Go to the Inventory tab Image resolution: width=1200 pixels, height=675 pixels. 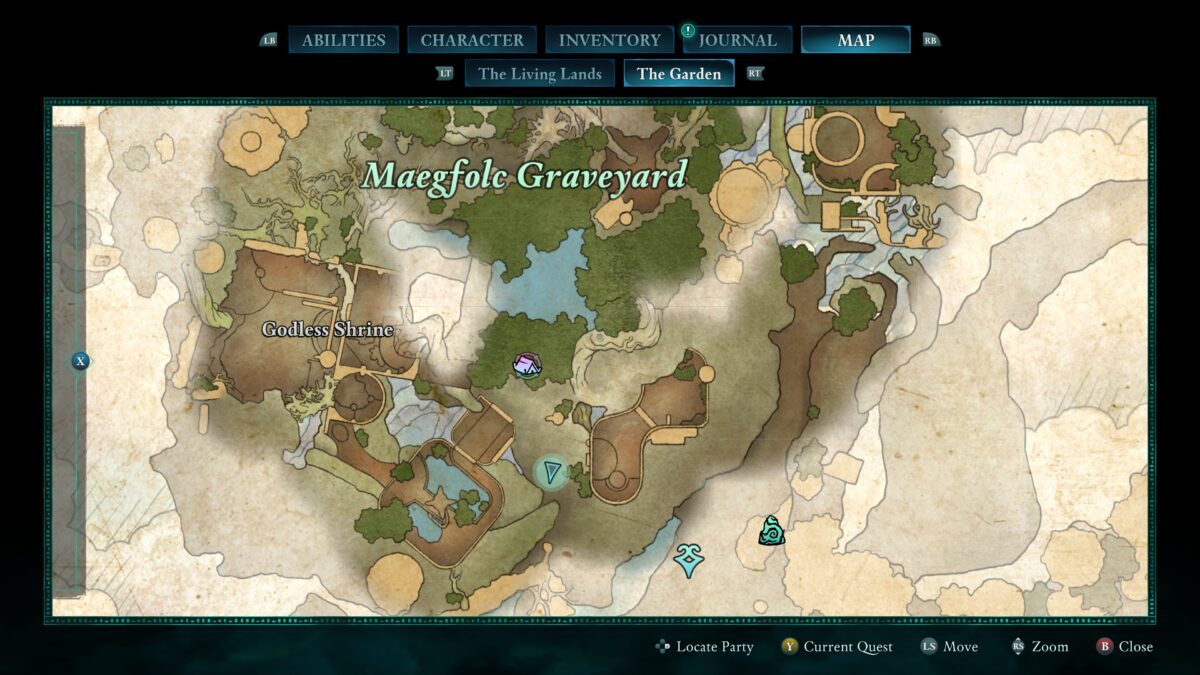[609, 40]
